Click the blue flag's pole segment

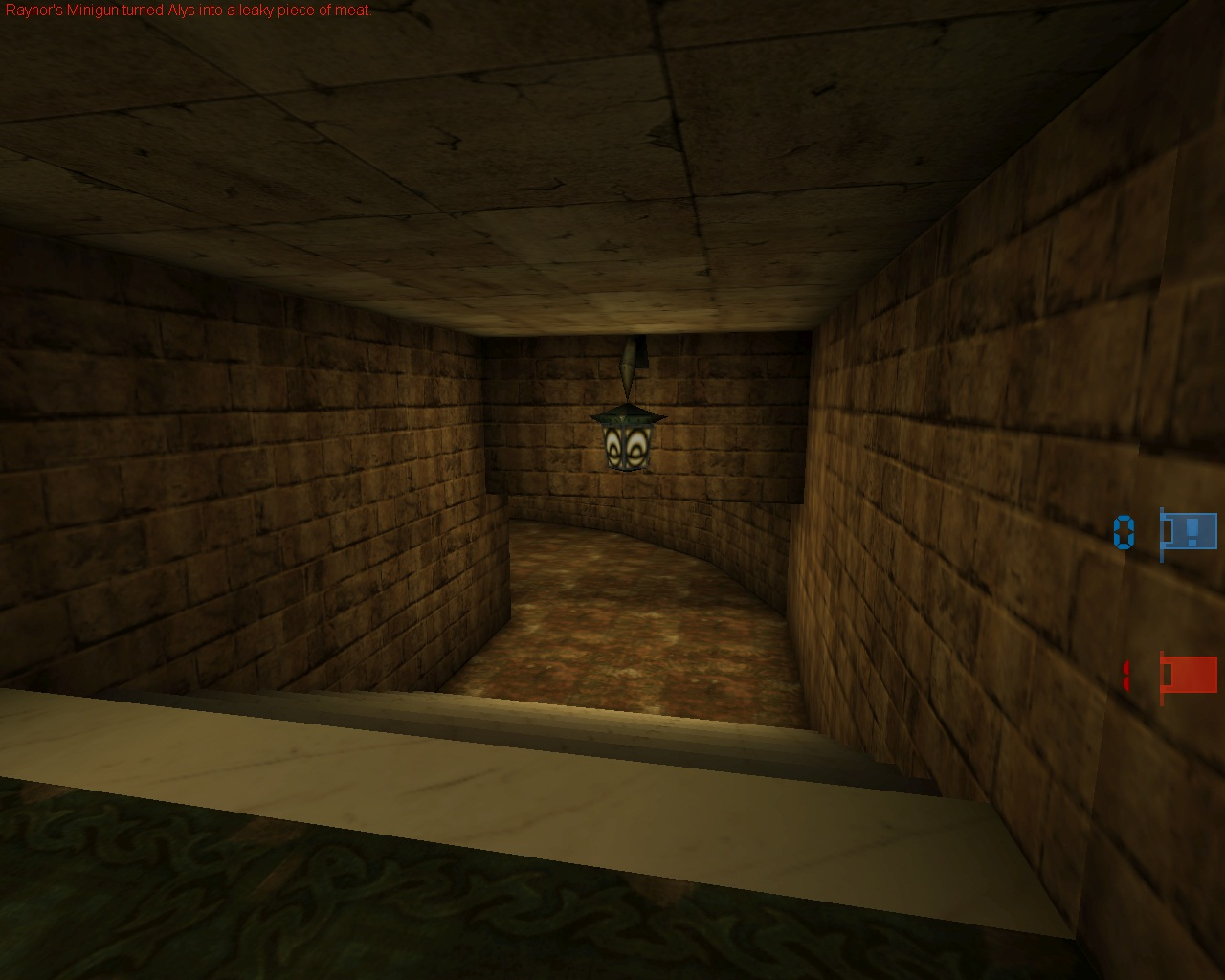(1162, 535)
